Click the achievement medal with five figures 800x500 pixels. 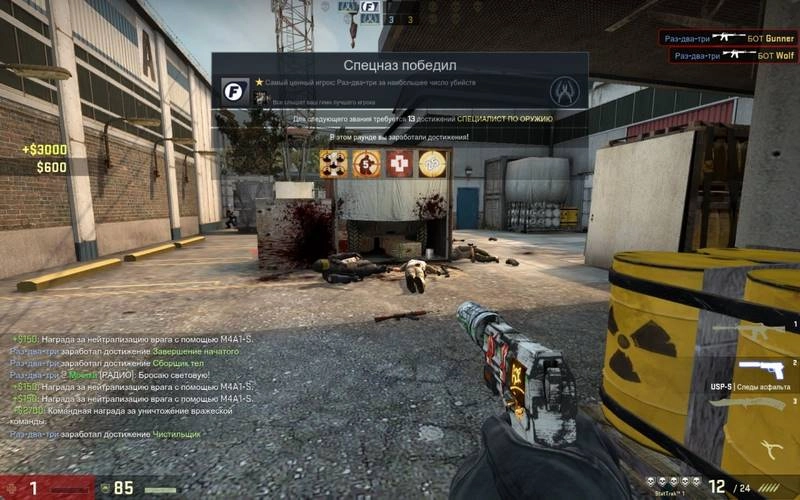334,163
